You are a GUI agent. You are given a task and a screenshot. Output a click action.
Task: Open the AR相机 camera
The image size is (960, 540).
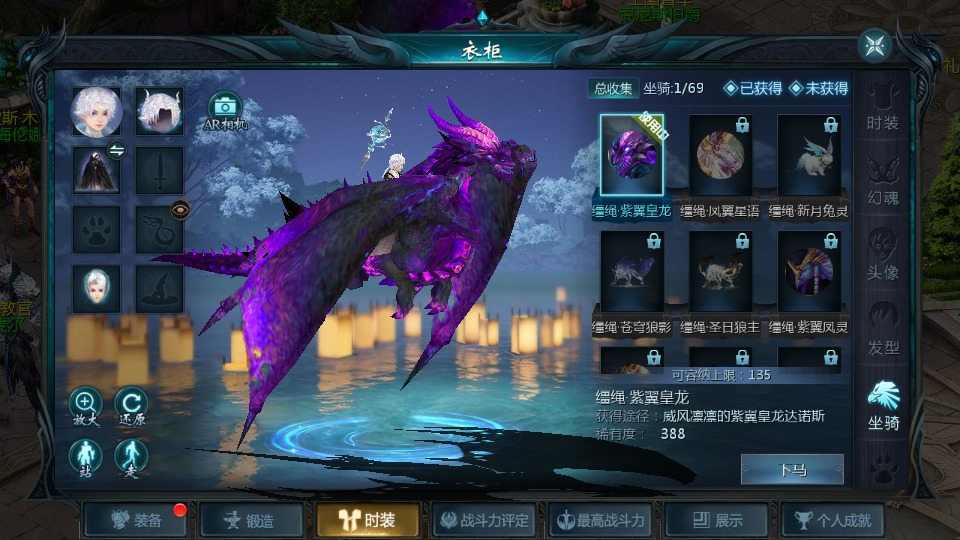(x=225, y=109)
